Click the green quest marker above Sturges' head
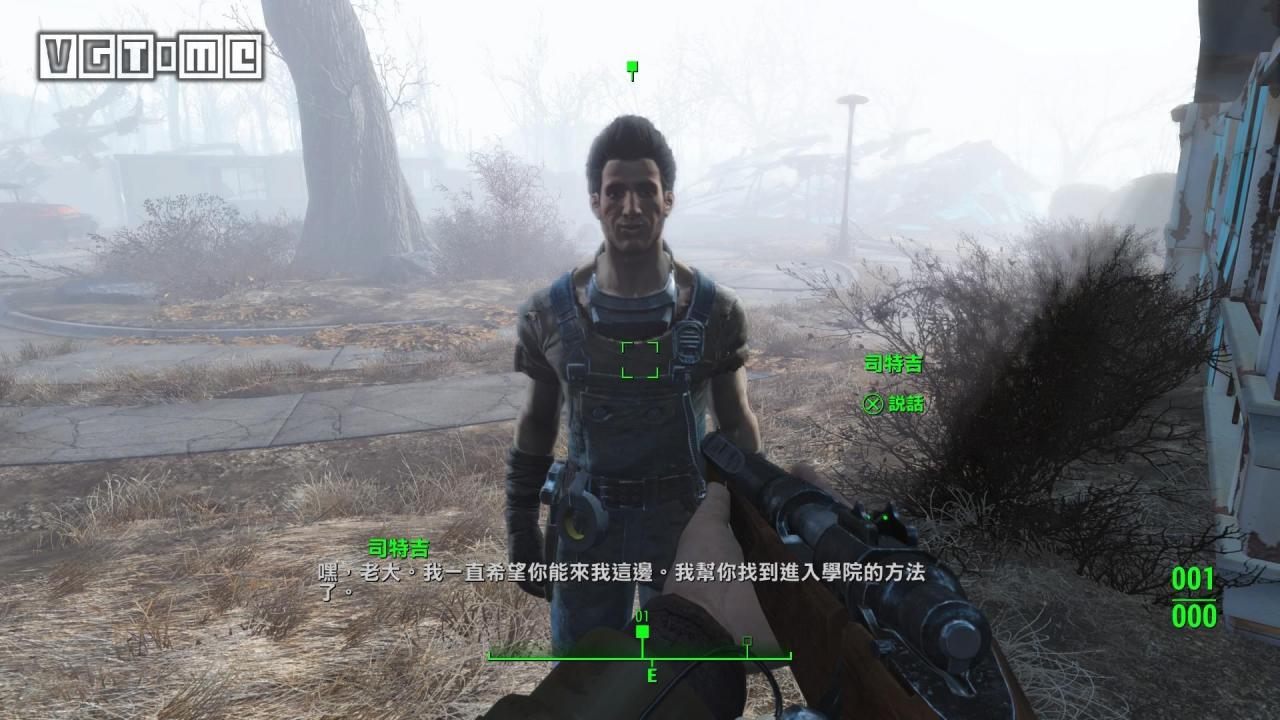The width and height of the screenshot is (1280, 720). tap(633, 67)
